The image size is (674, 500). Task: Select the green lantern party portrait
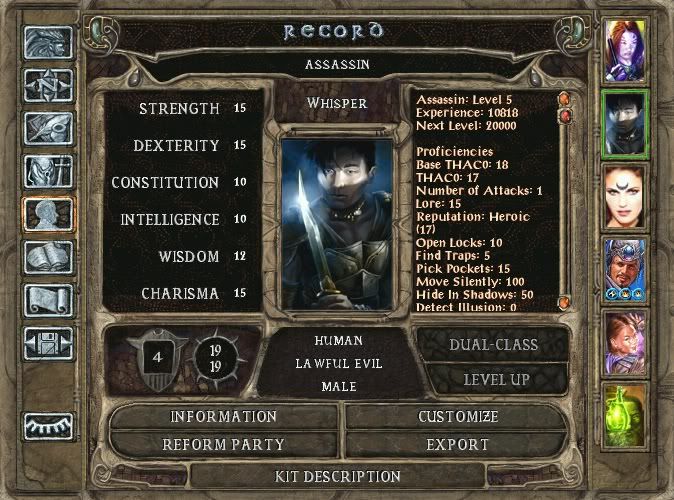tap(627, 416)
